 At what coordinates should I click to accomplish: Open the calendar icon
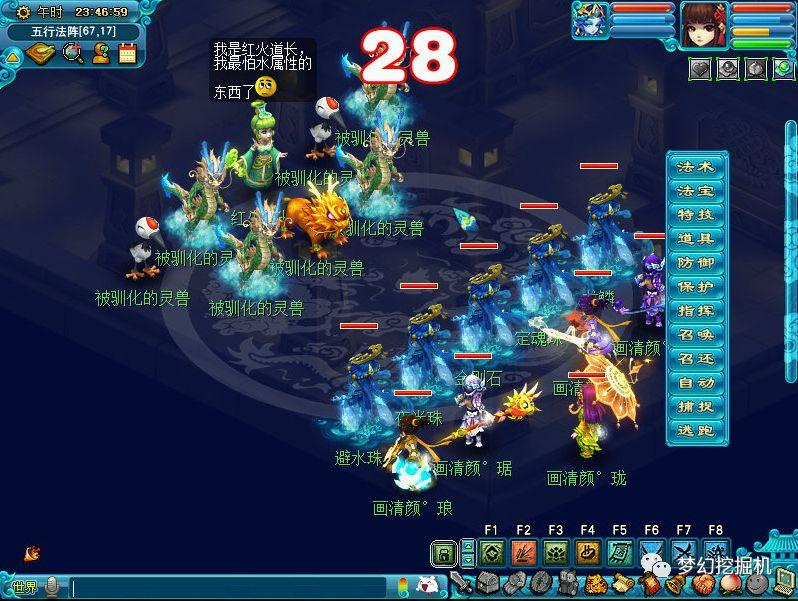click(127, 53)
